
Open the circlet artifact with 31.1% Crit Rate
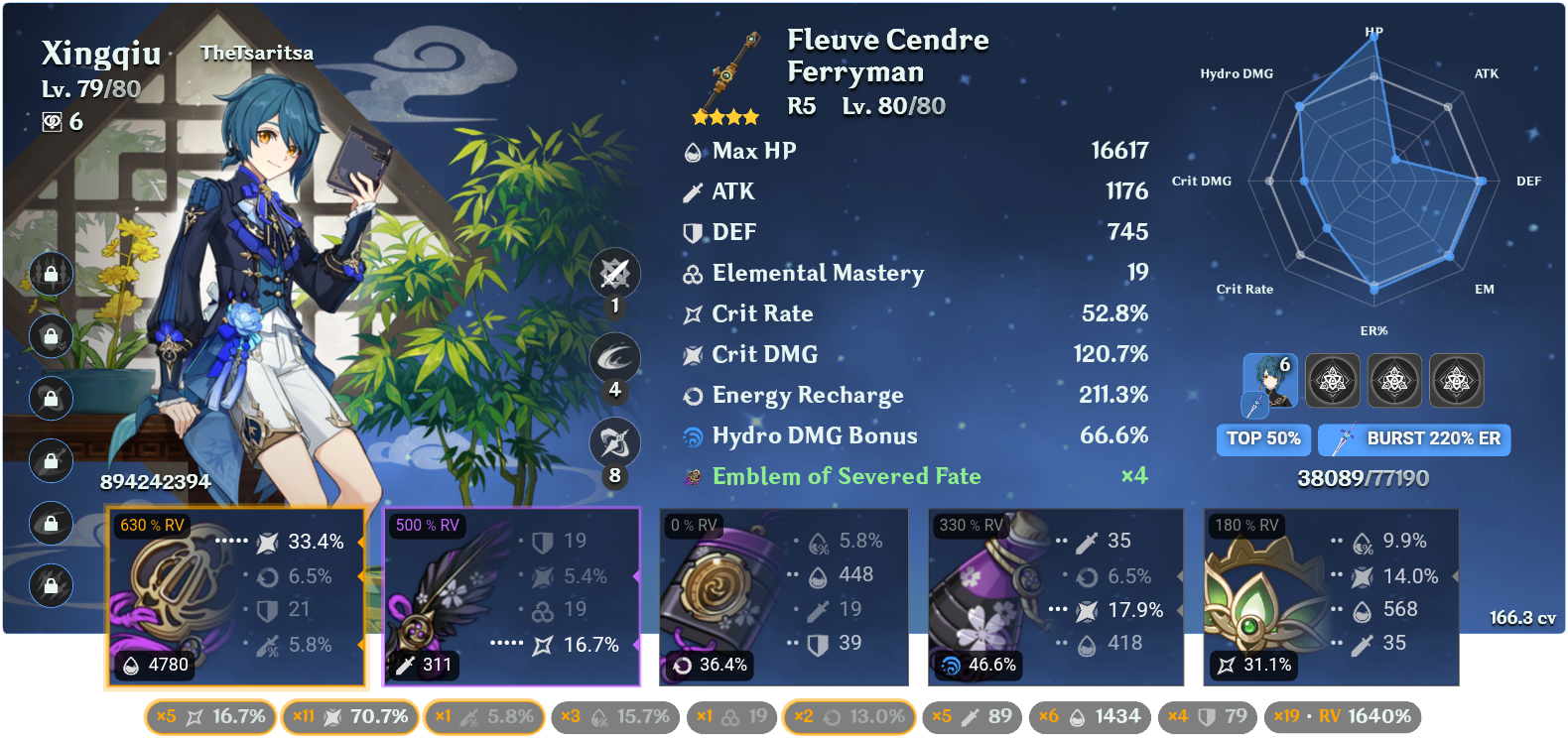(1331, 595)
